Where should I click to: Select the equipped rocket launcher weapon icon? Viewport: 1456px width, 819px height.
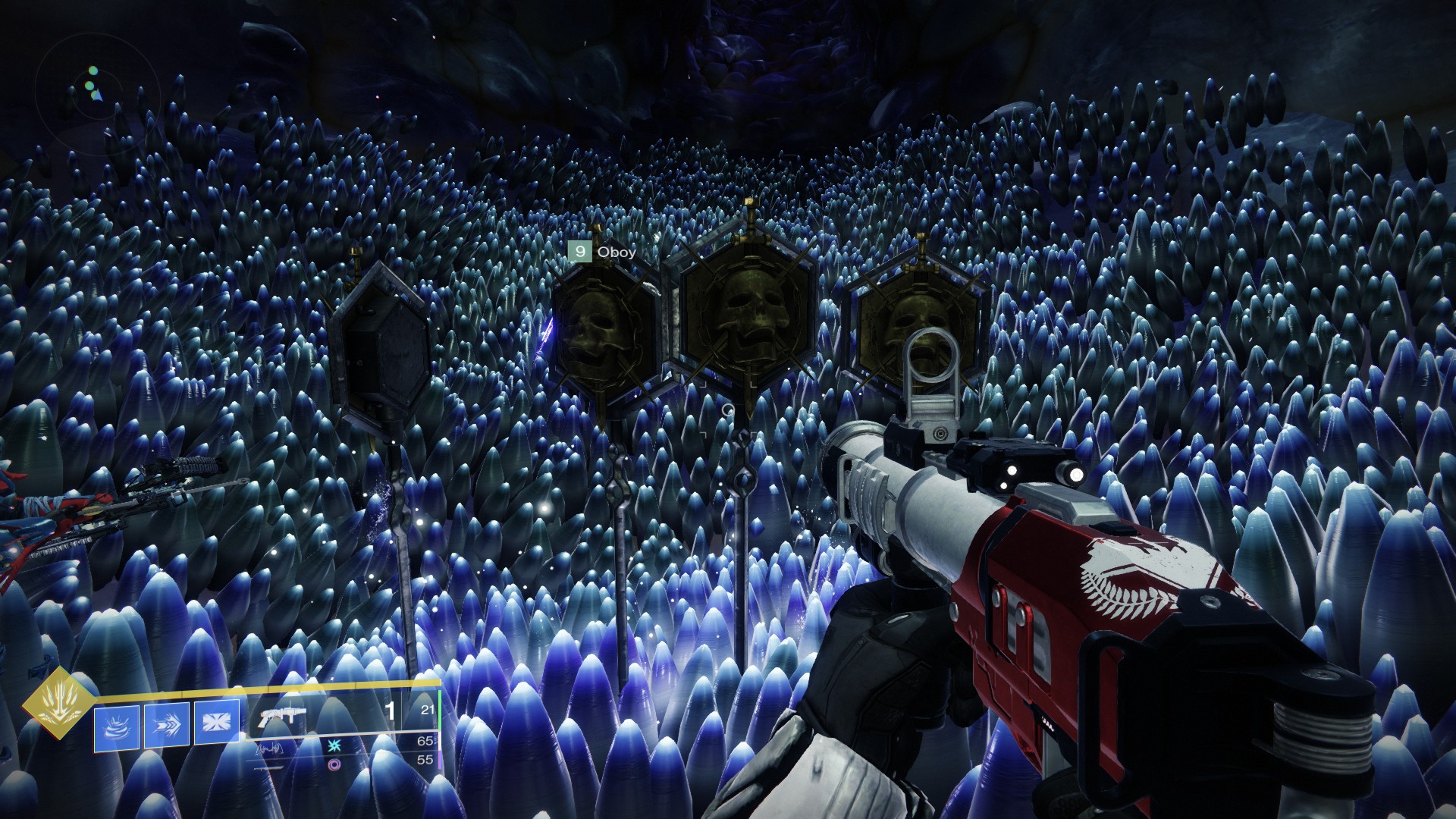pyautogui.click(x=282, y=714)
